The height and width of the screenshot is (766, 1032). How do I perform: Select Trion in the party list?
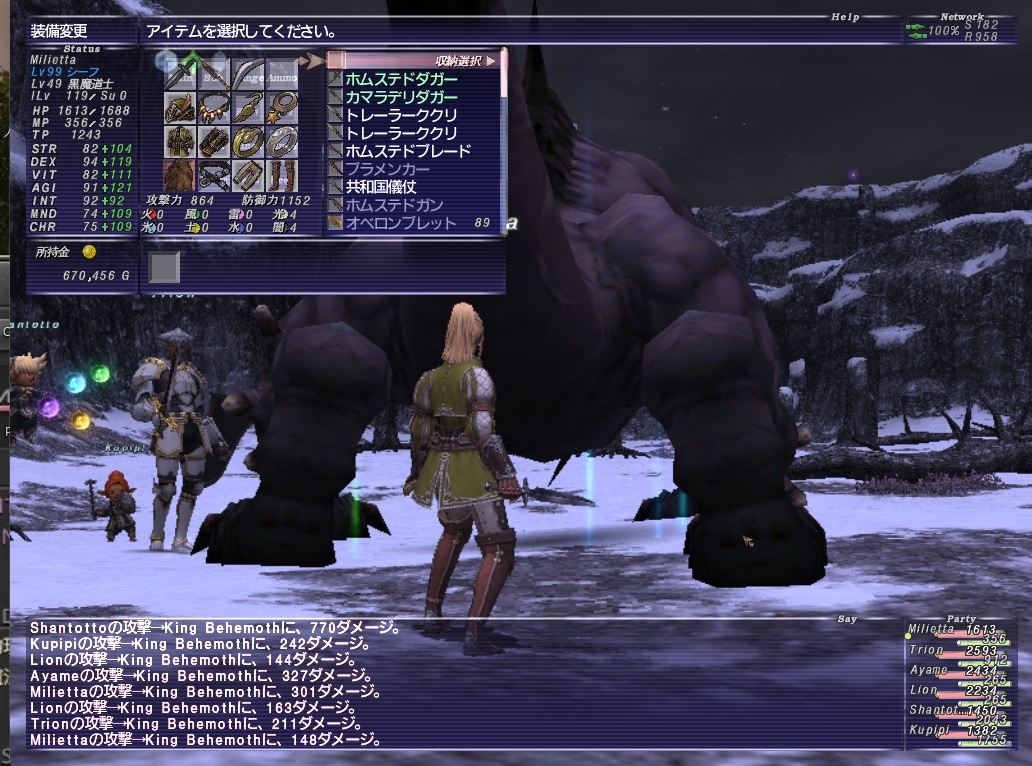tap(928, 650)
